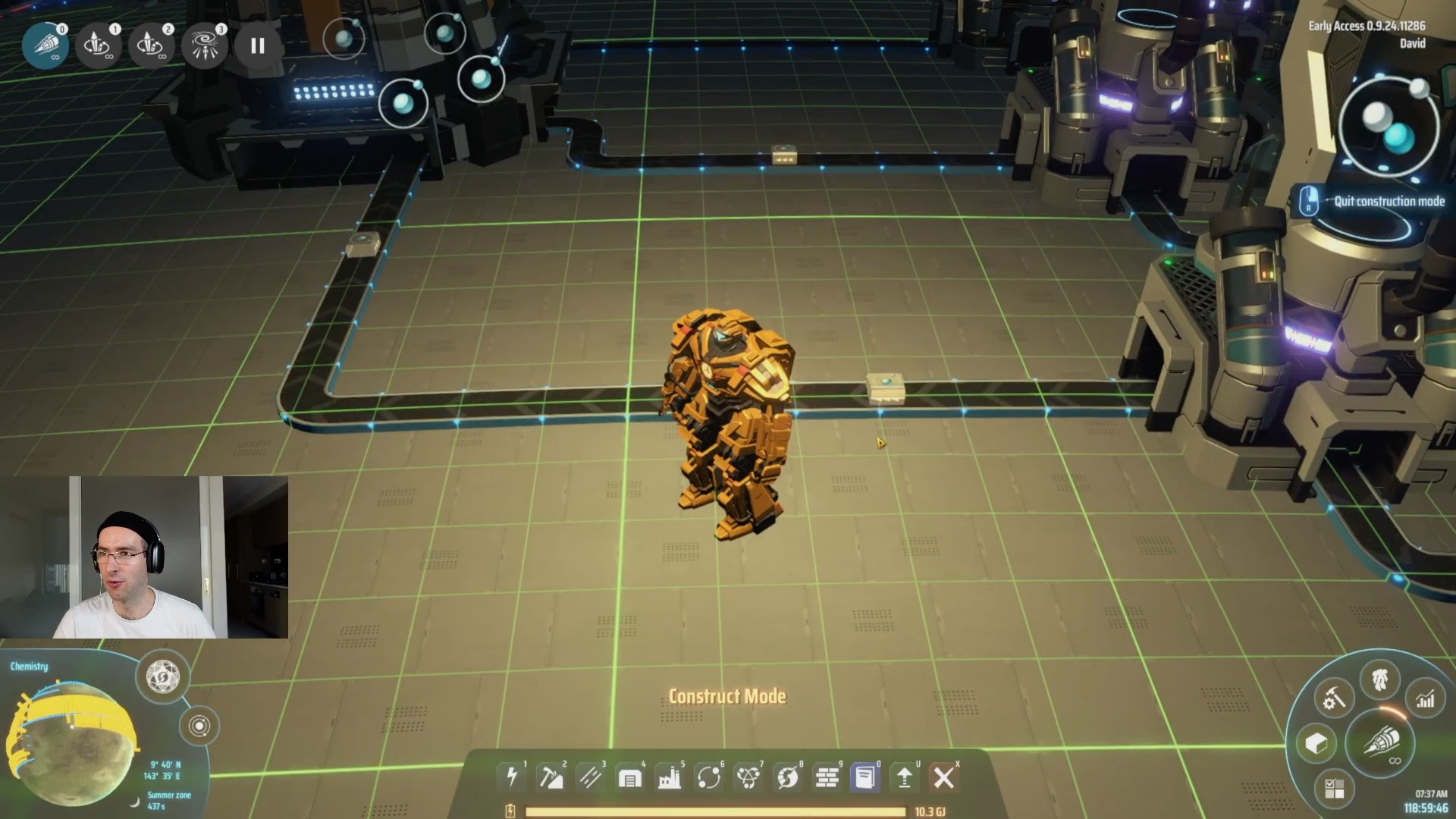
Task: Select the storage warehouse build category
Action: pos(629,777)
